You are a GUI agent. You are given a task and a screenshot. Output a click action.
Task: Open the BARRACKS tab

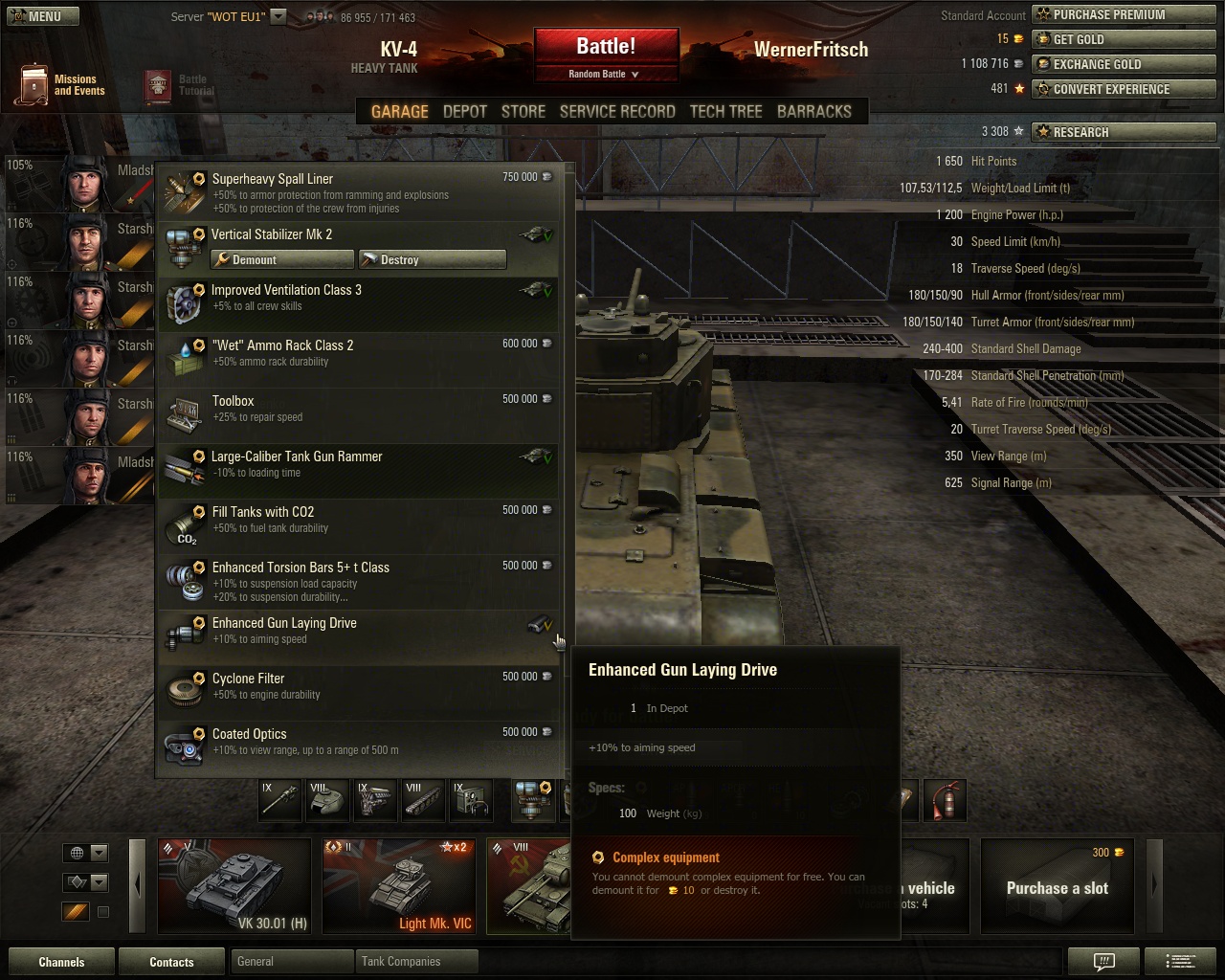pos(813,112)
